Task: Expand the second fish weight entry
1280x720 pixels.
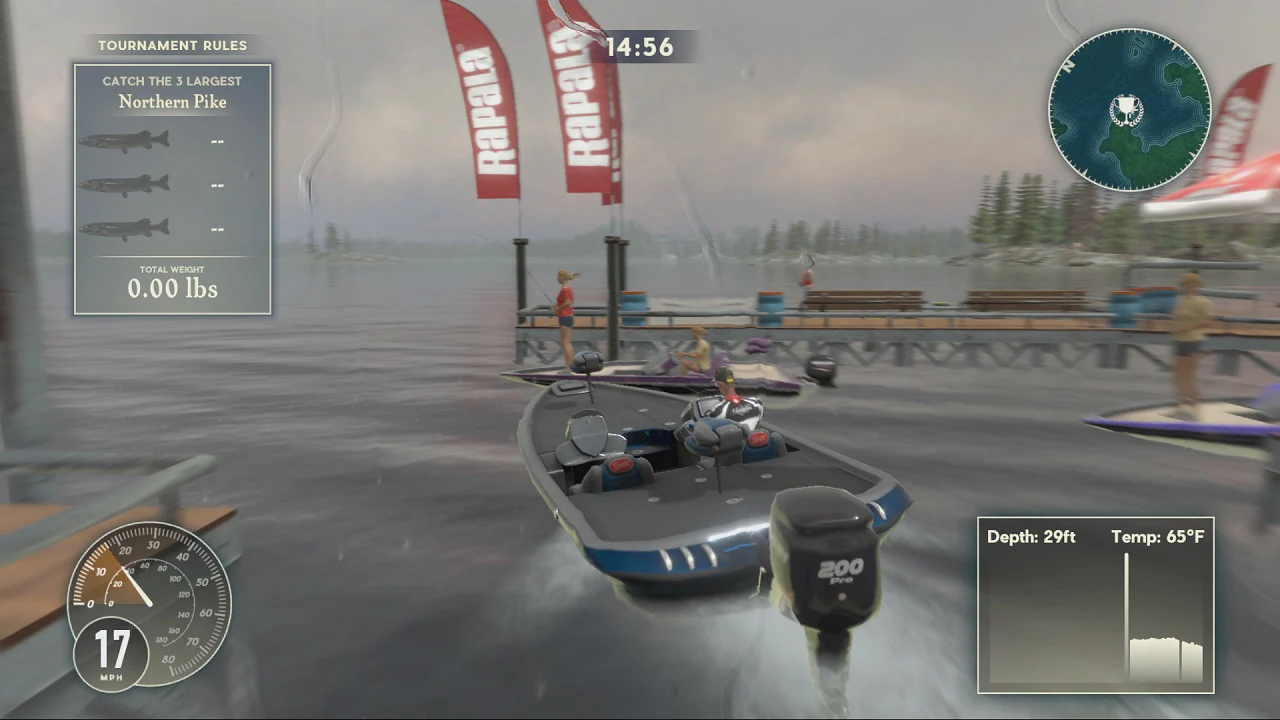Action: pyautogui.click(x=218, y=184)
